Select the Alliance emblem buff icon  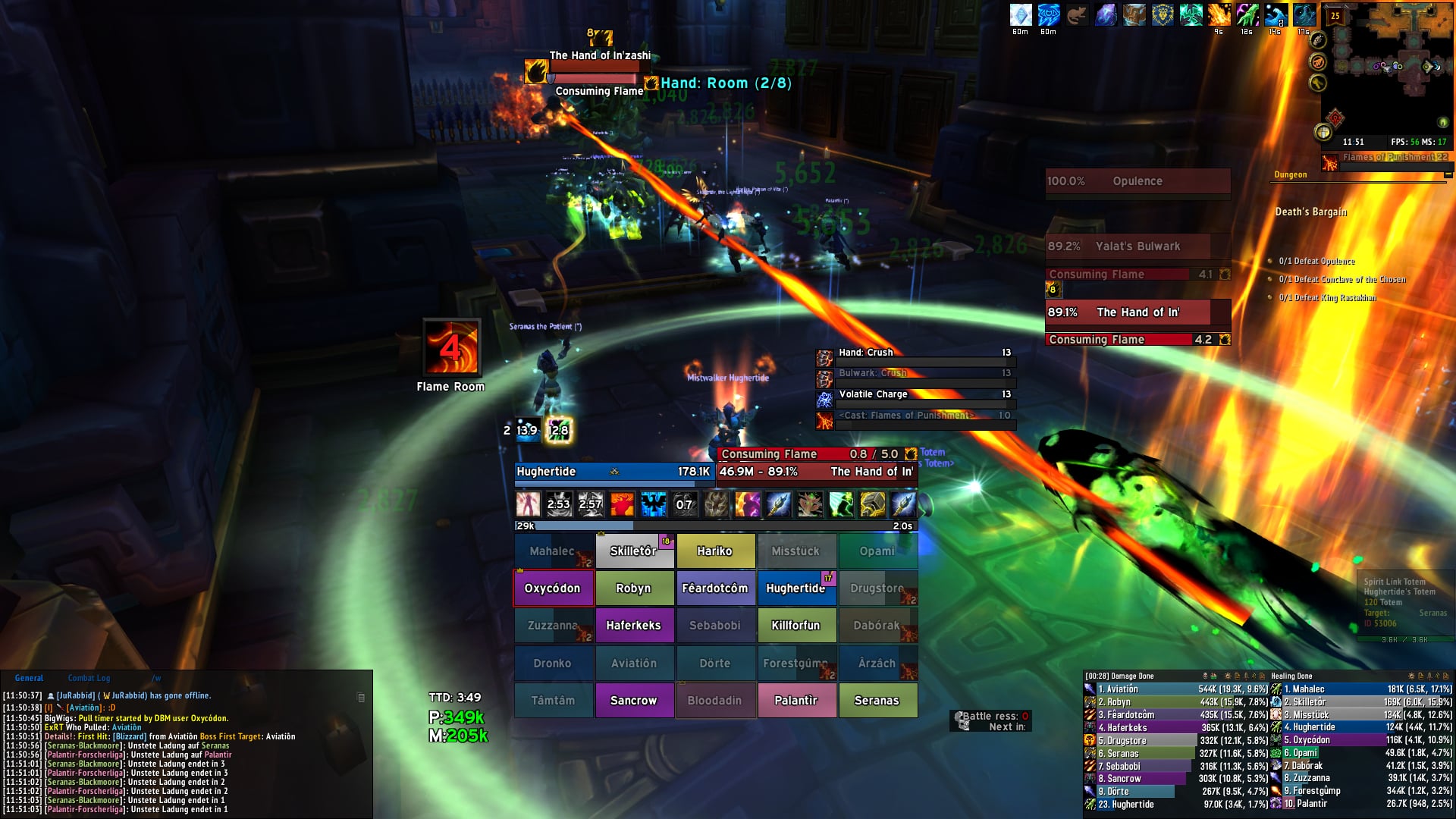pyautogui.click(x=1163, y=15)
